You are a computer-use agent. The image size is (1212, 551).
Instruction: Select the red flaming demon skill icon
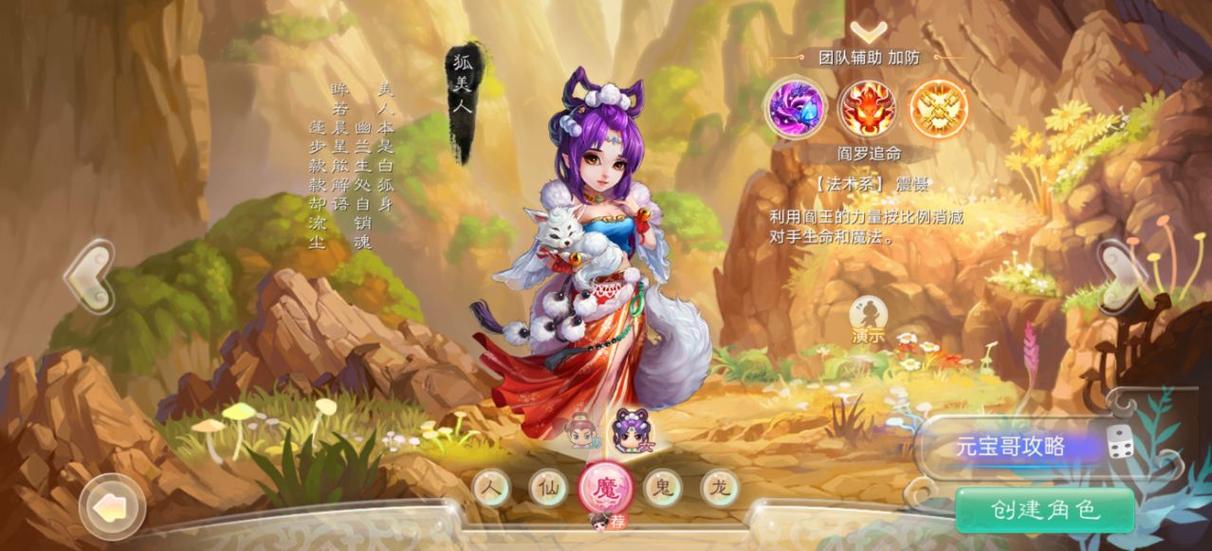[x=867, y=107]
